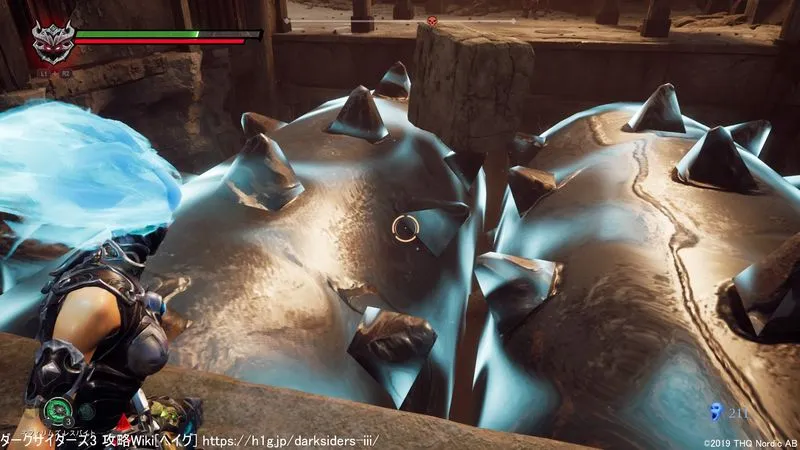Viewport: 800px width, 450px height.
Task: Click the red skull compass marker
Action: 432,20
